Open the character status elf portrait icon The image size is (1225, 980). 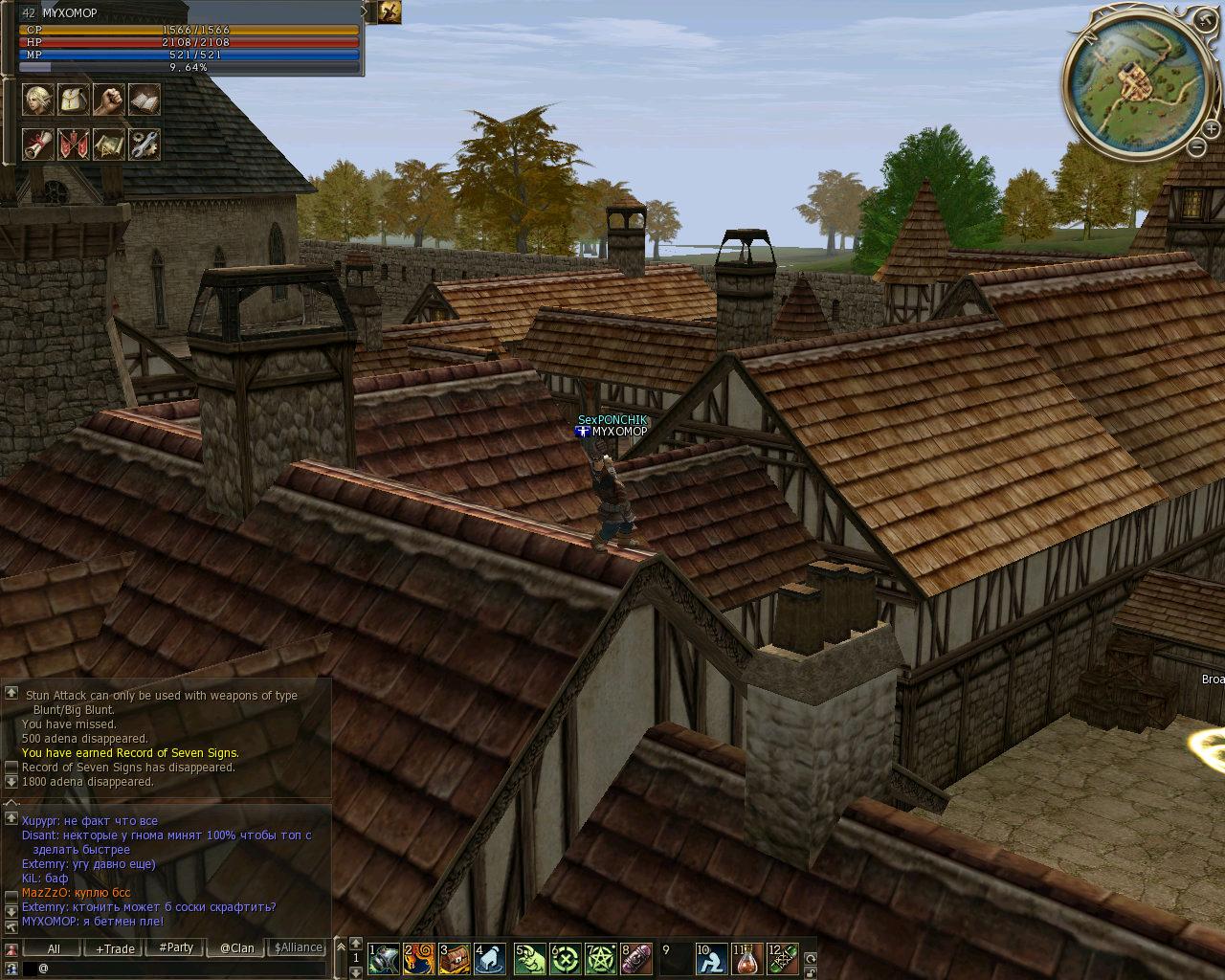[37, 100]
